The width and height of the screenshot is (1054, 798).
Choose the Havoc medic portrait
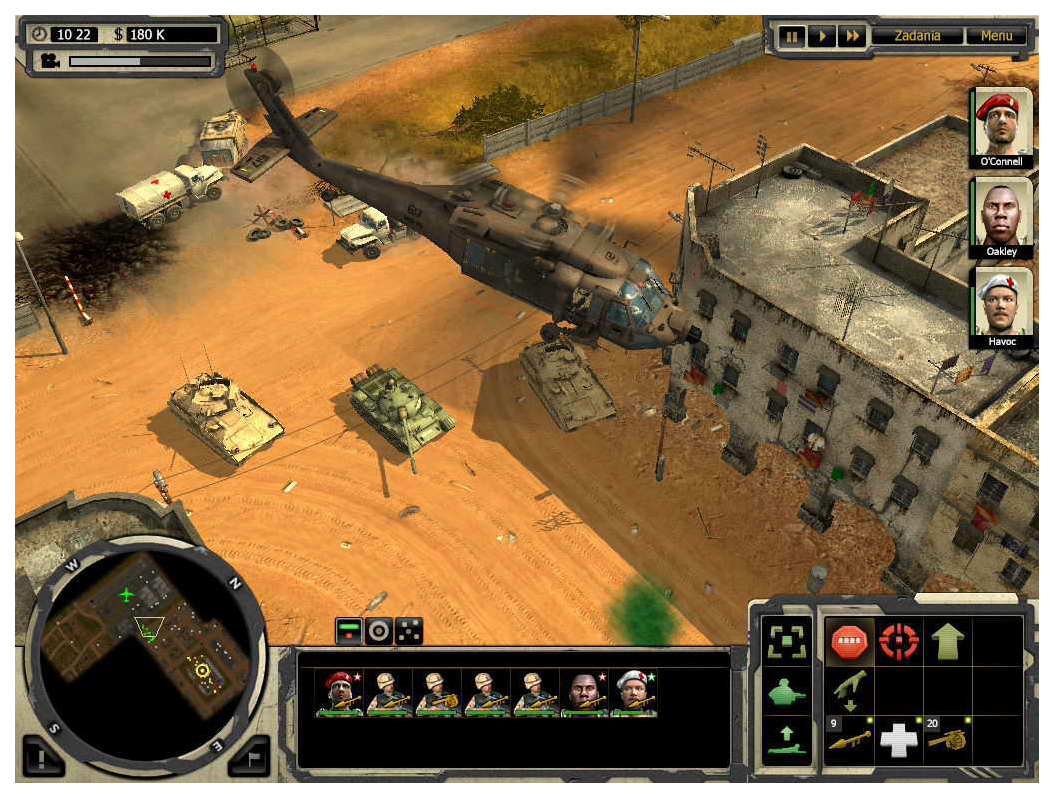click(1000, 304)
